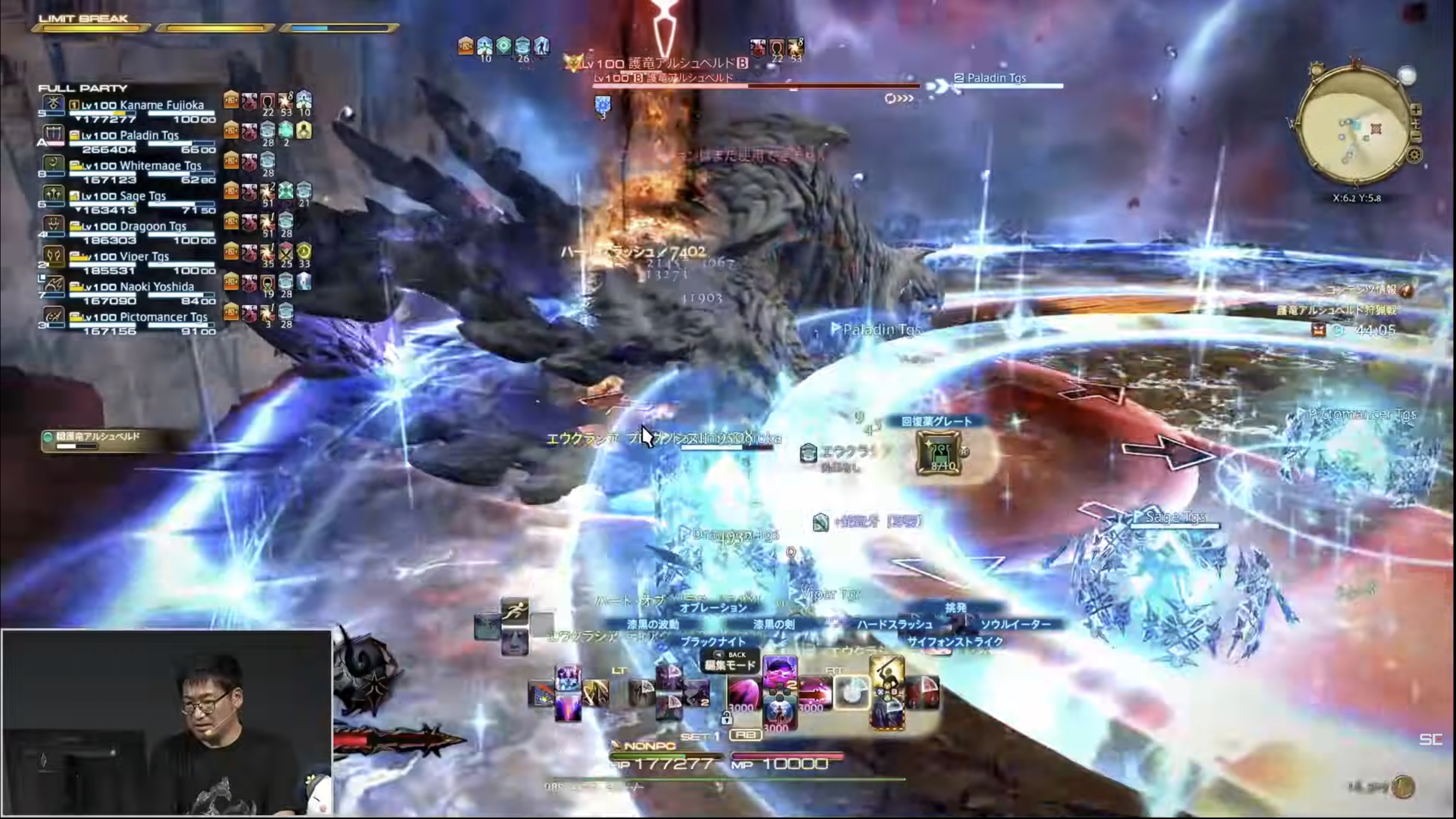Open minimap settings gear
This screenshot has width=1456, height=819.
pyautogui.click(x=1414, y=154)
